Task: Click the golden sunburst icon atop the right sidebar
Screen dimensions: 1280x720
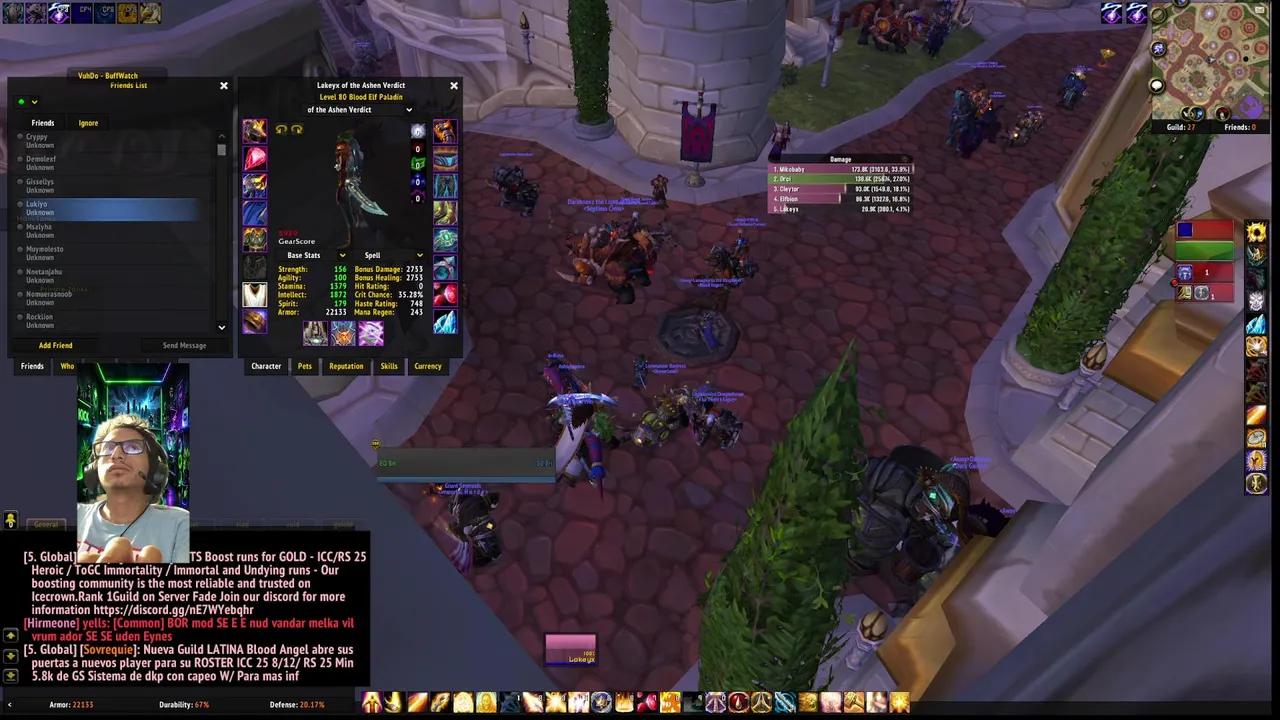Action: (x=1256, y=231)
